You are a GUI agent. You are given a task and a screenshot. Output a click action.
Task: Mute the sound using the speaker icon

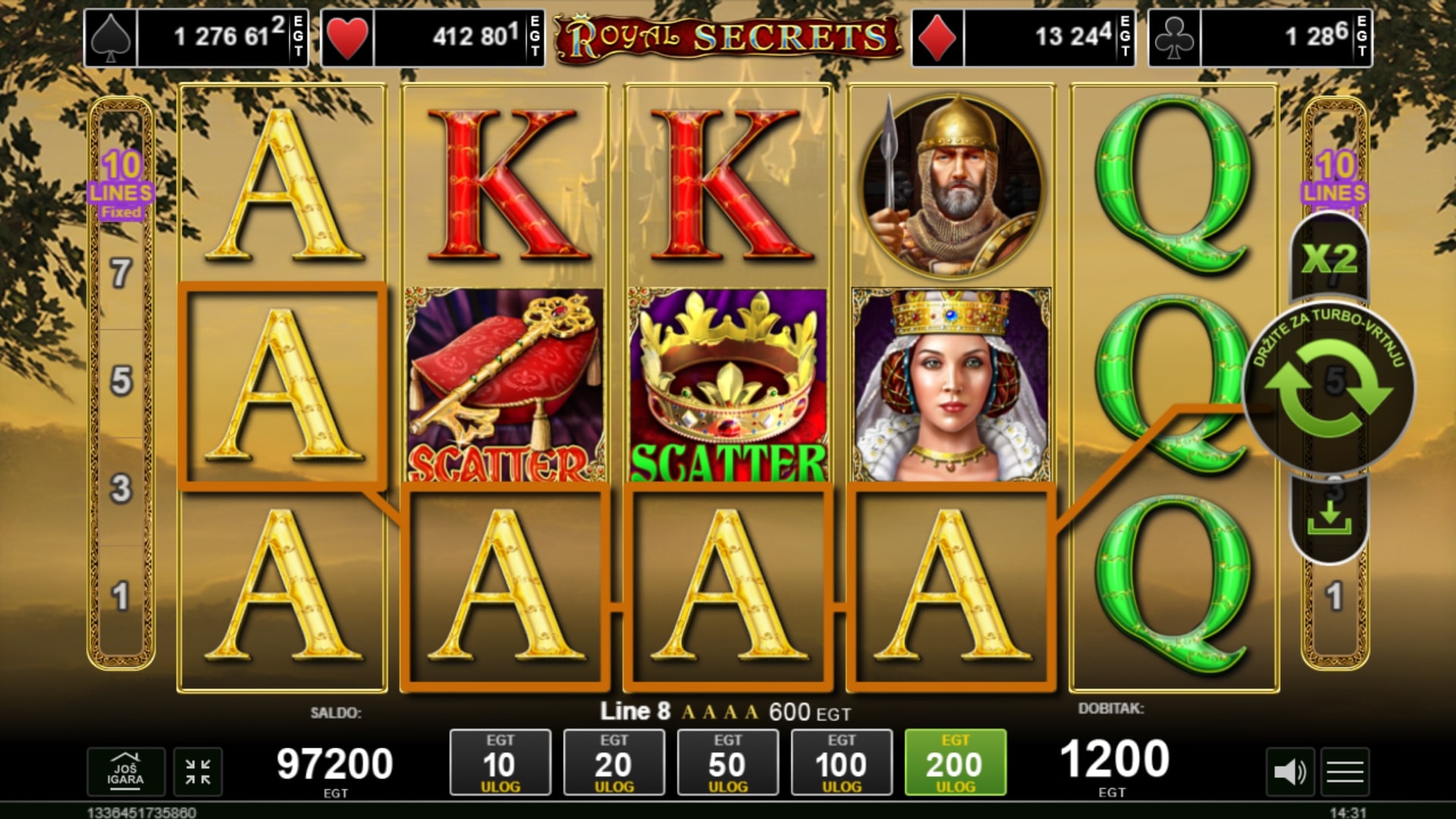1289,772
